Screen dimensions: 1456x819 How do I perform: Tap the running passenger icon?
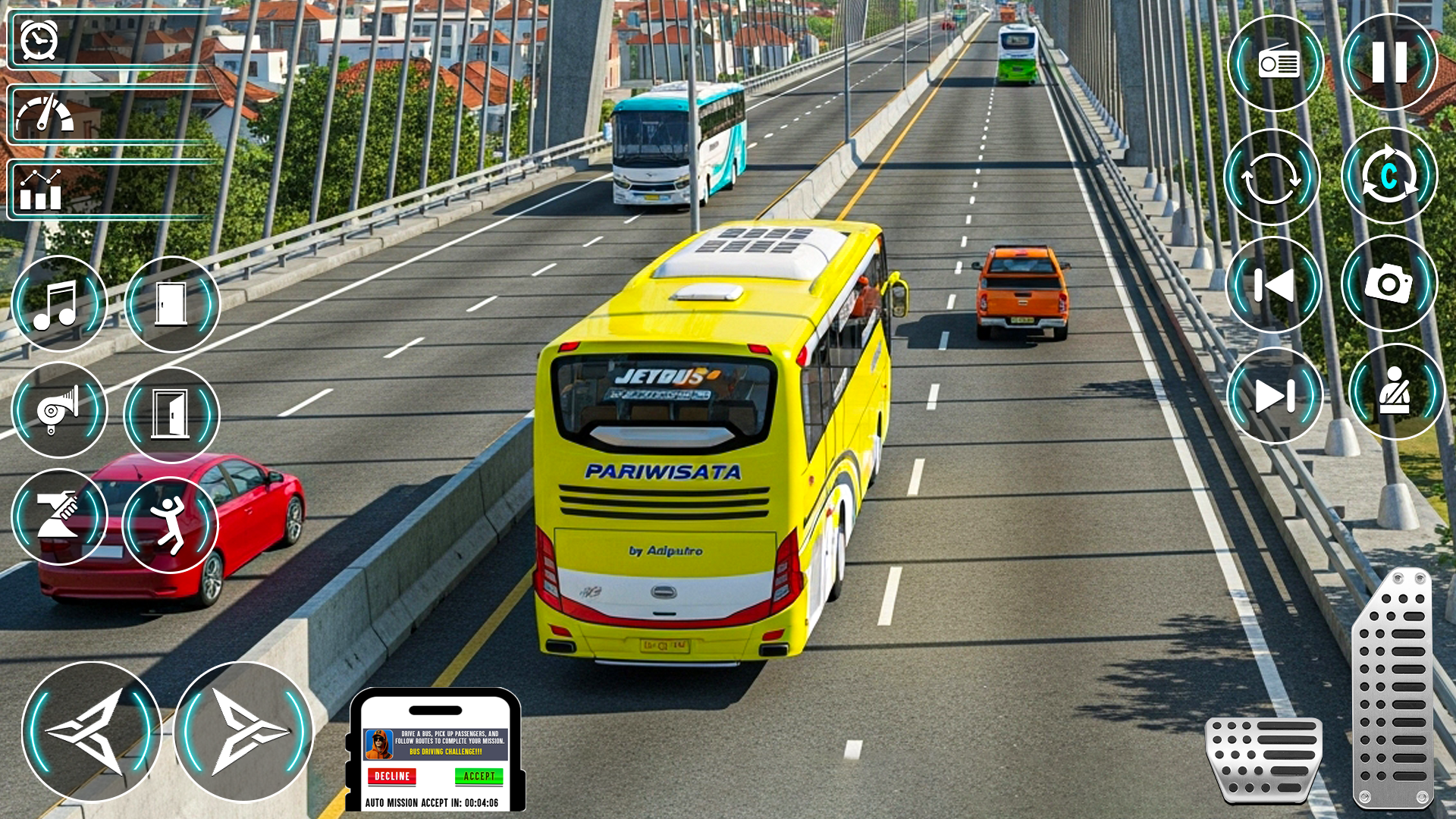click(170, 524)
